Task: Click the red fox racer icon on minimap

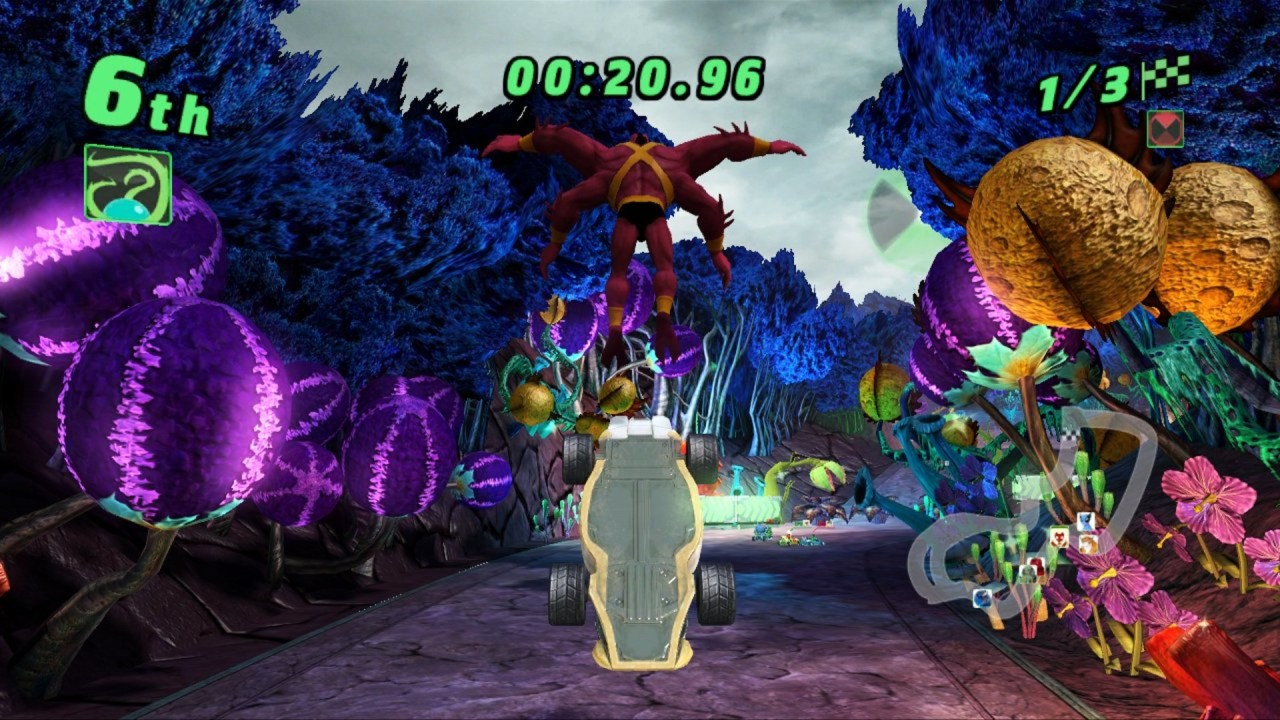Action: [x=1059, y=537]
